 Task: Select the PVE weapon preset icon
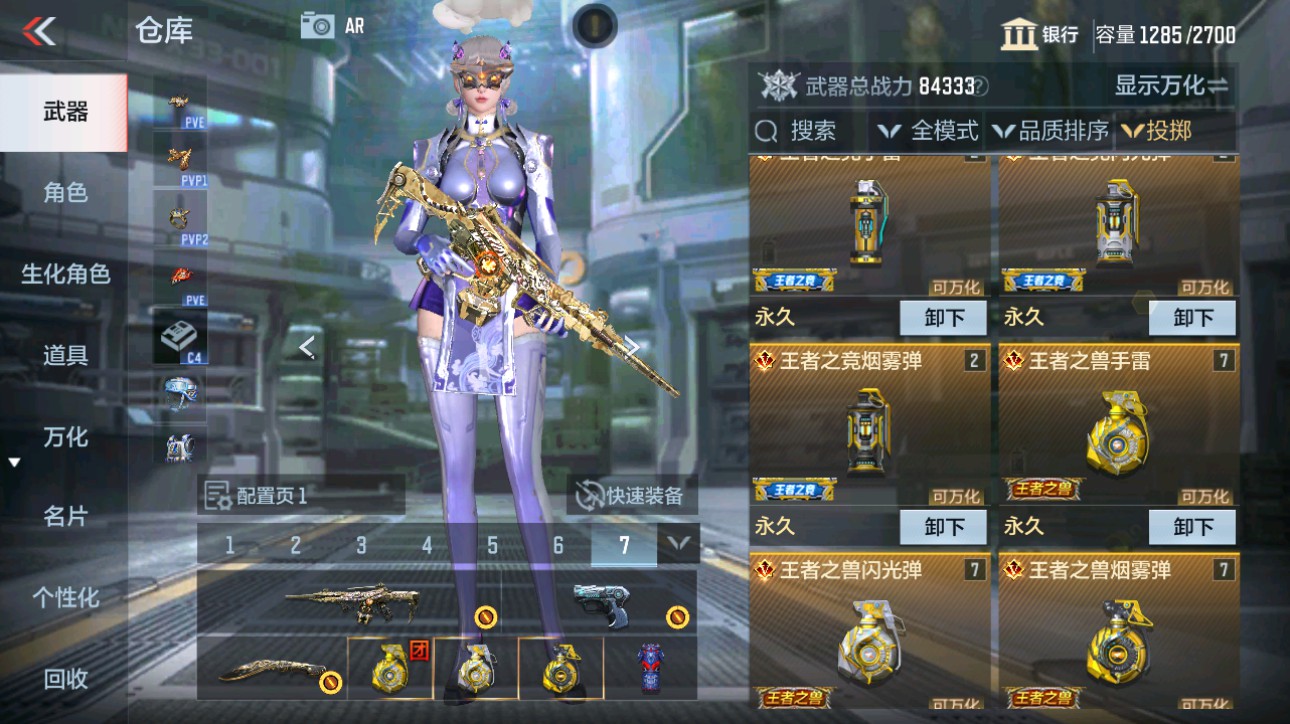(176, 102)
